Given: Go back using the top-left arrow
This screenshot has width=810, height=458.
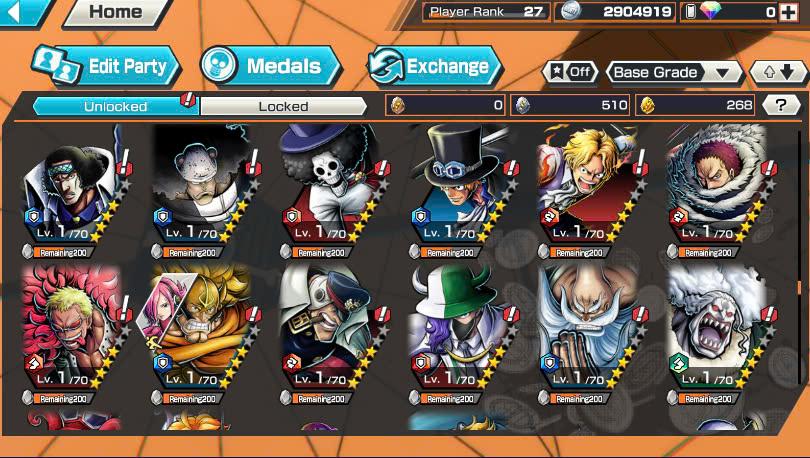Looking at the screenshot, I should coord(22,12).
